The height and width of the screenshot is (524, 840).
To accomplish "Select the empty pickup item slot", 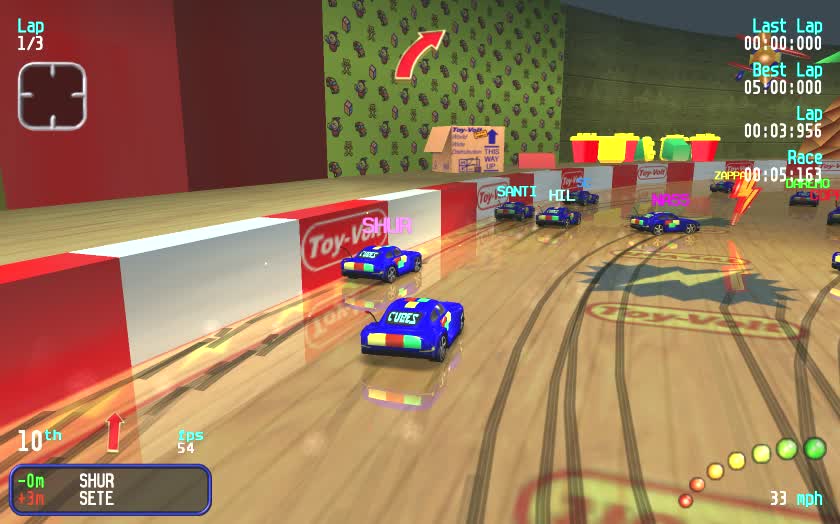I will tap(52, 96).
